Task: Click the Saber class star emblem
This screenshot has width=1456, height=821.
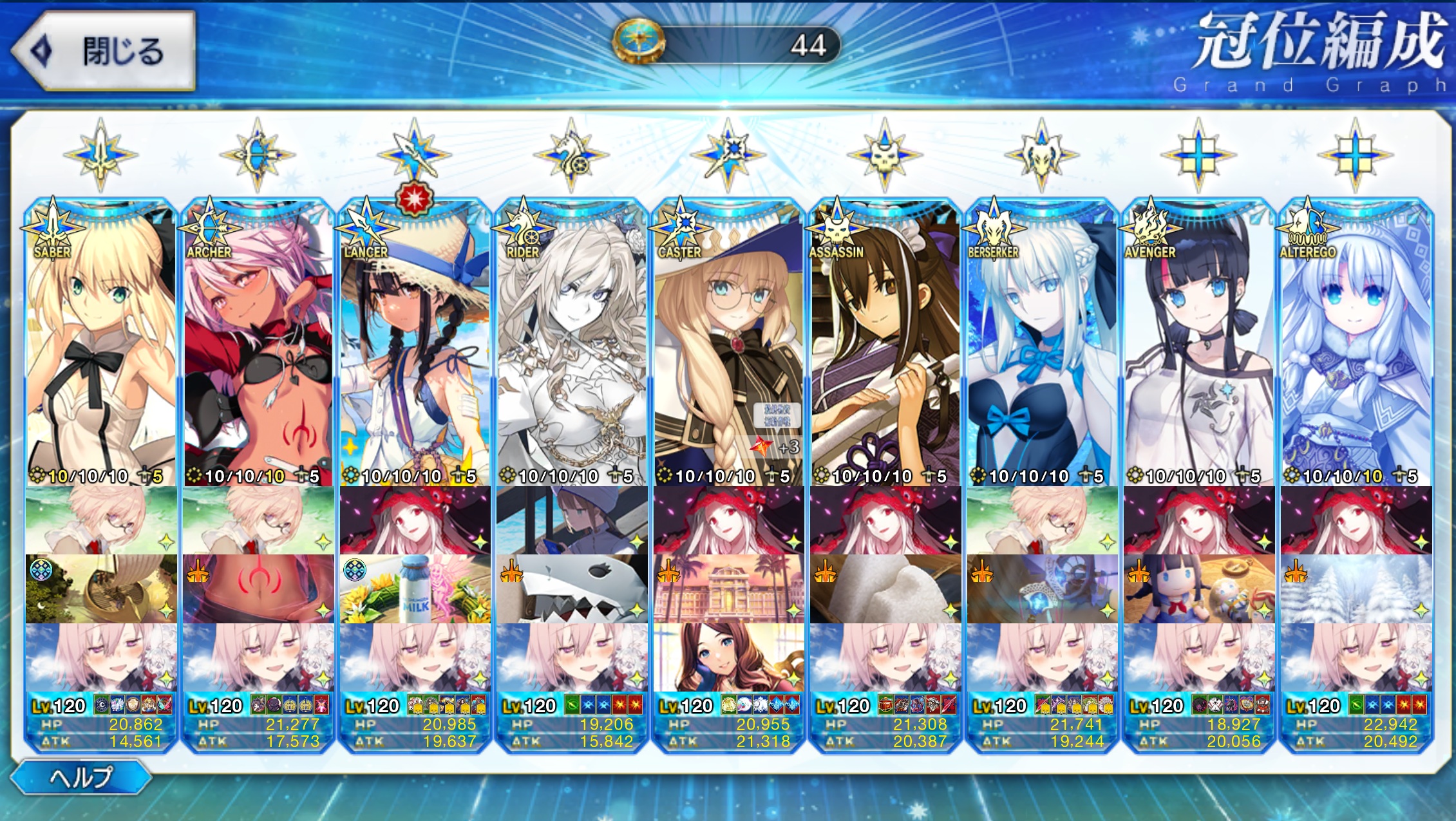Action: point(101,155)
